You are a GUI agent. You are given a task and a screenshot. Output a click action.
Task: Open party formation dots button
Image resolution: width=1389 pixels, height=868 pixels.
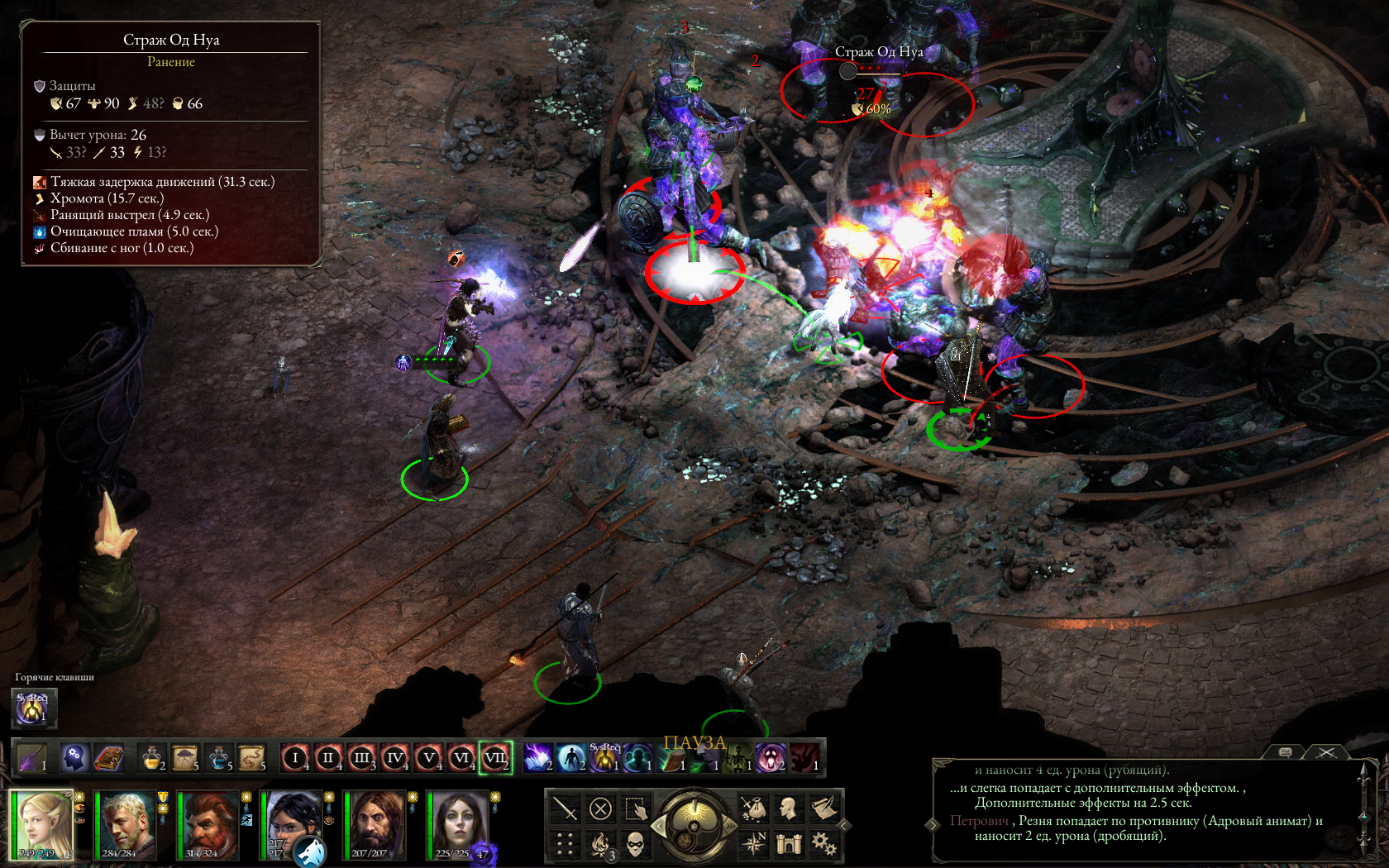click(x=565, y=843)
